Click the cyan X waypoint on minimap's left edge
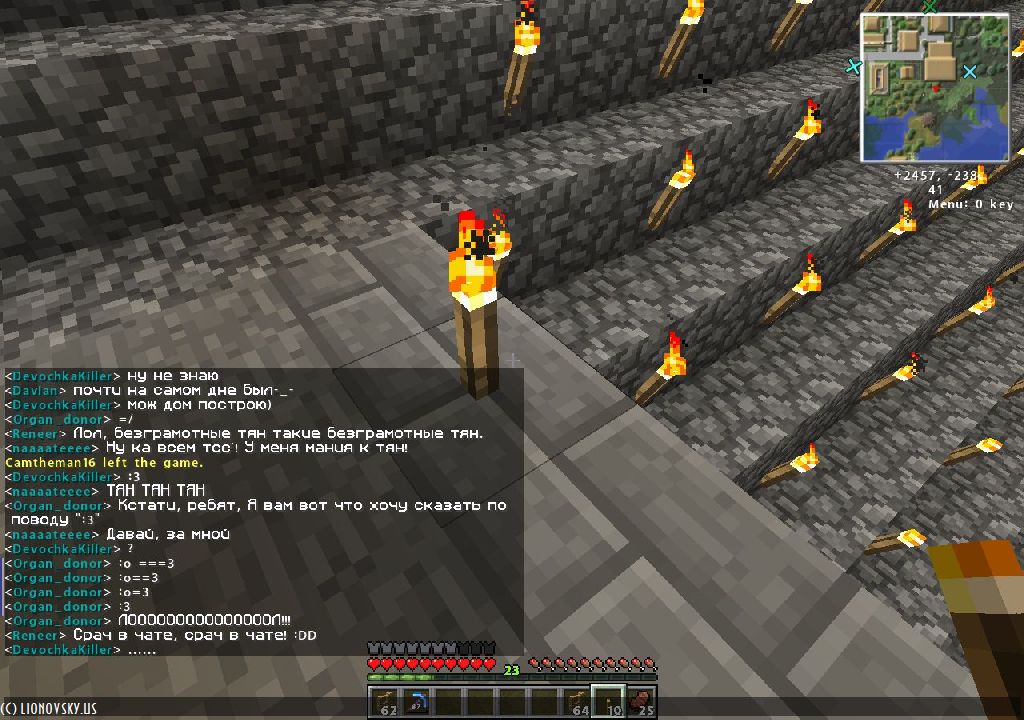 (x=853, y=67)
